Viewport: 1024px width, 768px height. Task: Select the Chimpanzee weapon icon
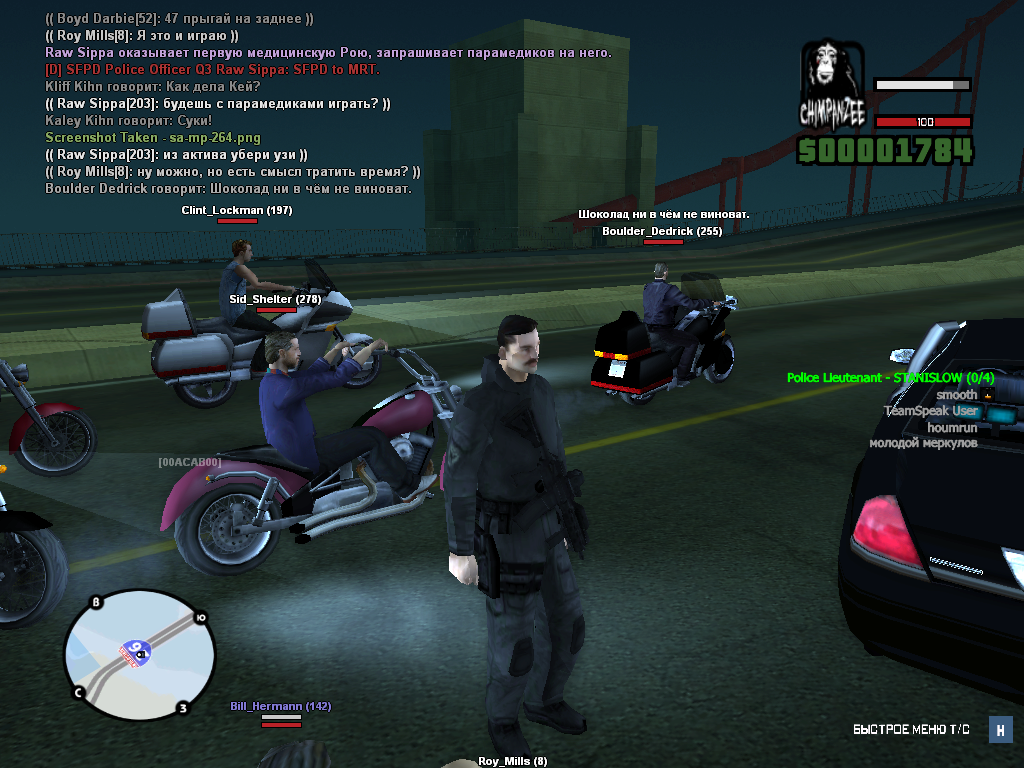pos(831,83)
